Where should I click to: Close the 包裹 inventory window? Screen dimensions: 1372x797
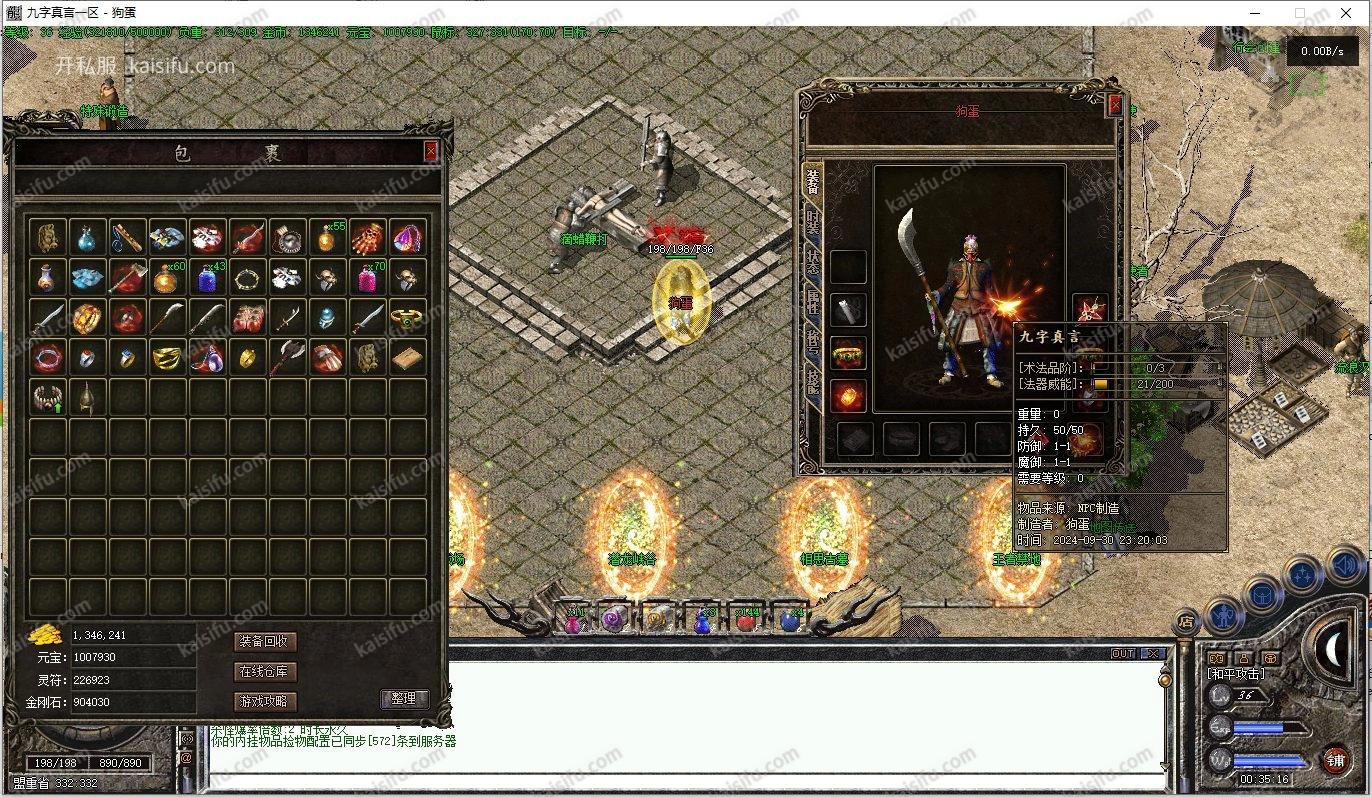[x=431, y=151]
